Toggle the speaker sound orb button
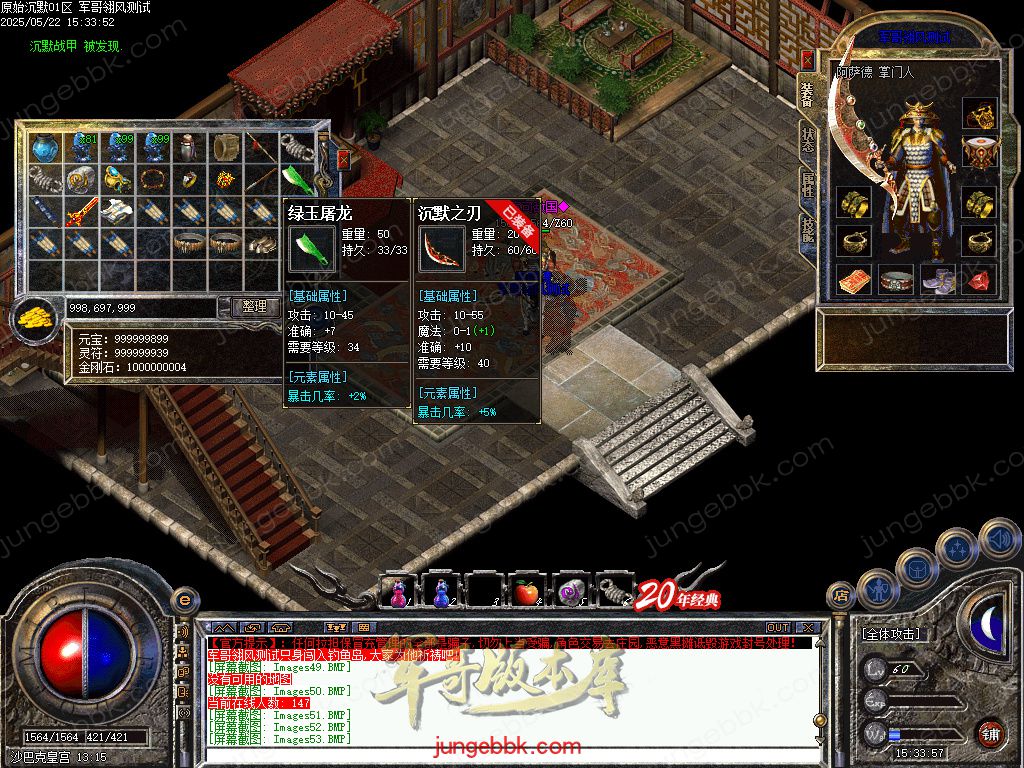 click(x=998, y=539)
